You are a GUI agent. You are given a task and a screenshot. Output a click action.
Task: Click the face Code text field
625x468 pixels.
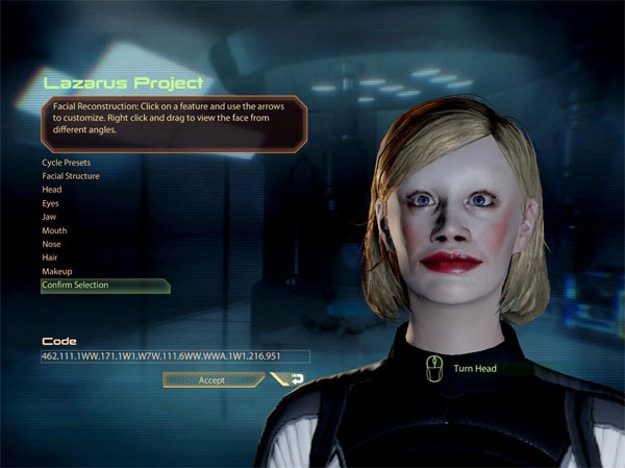click(x=175, y=356)
